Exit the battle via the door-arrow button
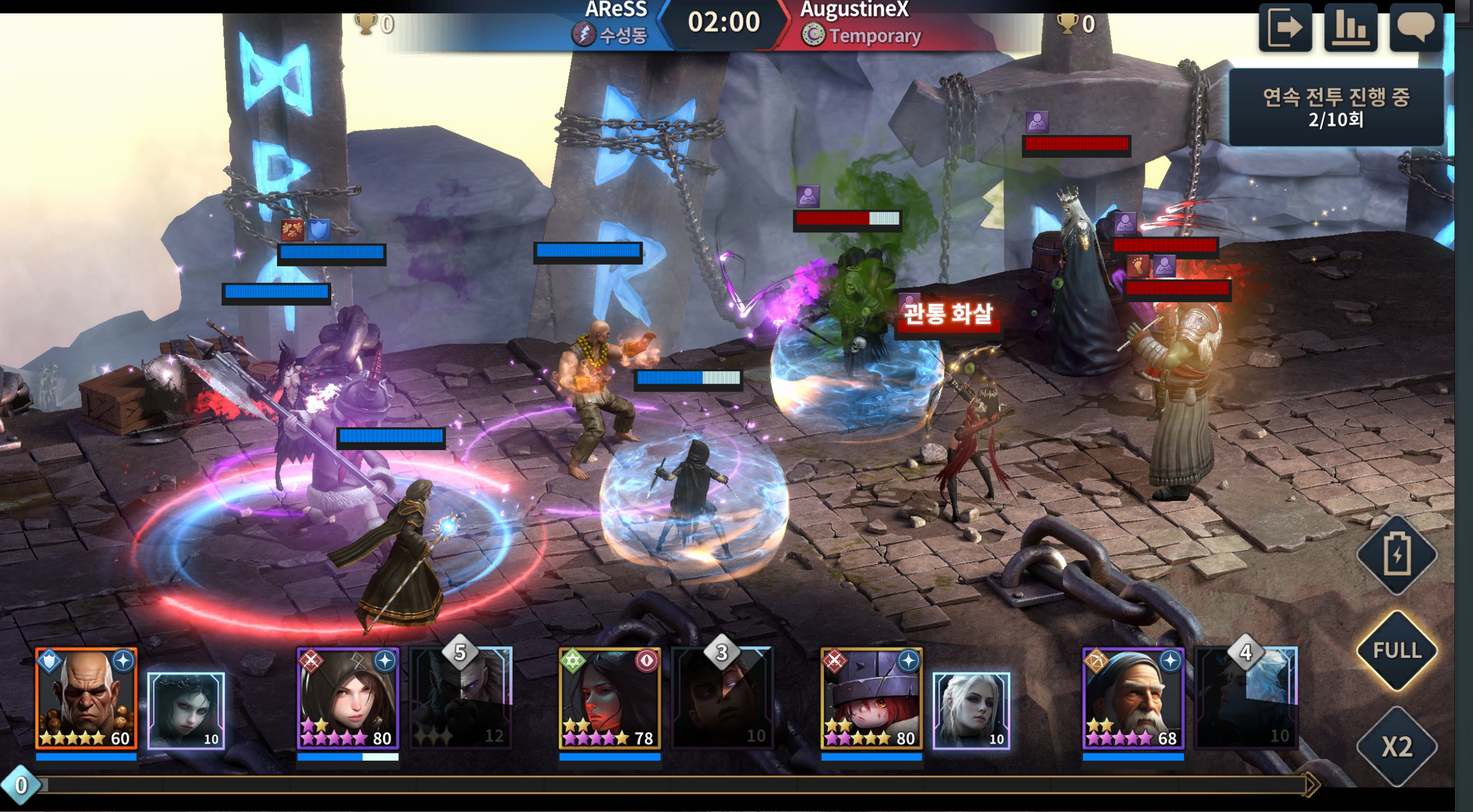The image size is (1473, 812). point(1284,27)
